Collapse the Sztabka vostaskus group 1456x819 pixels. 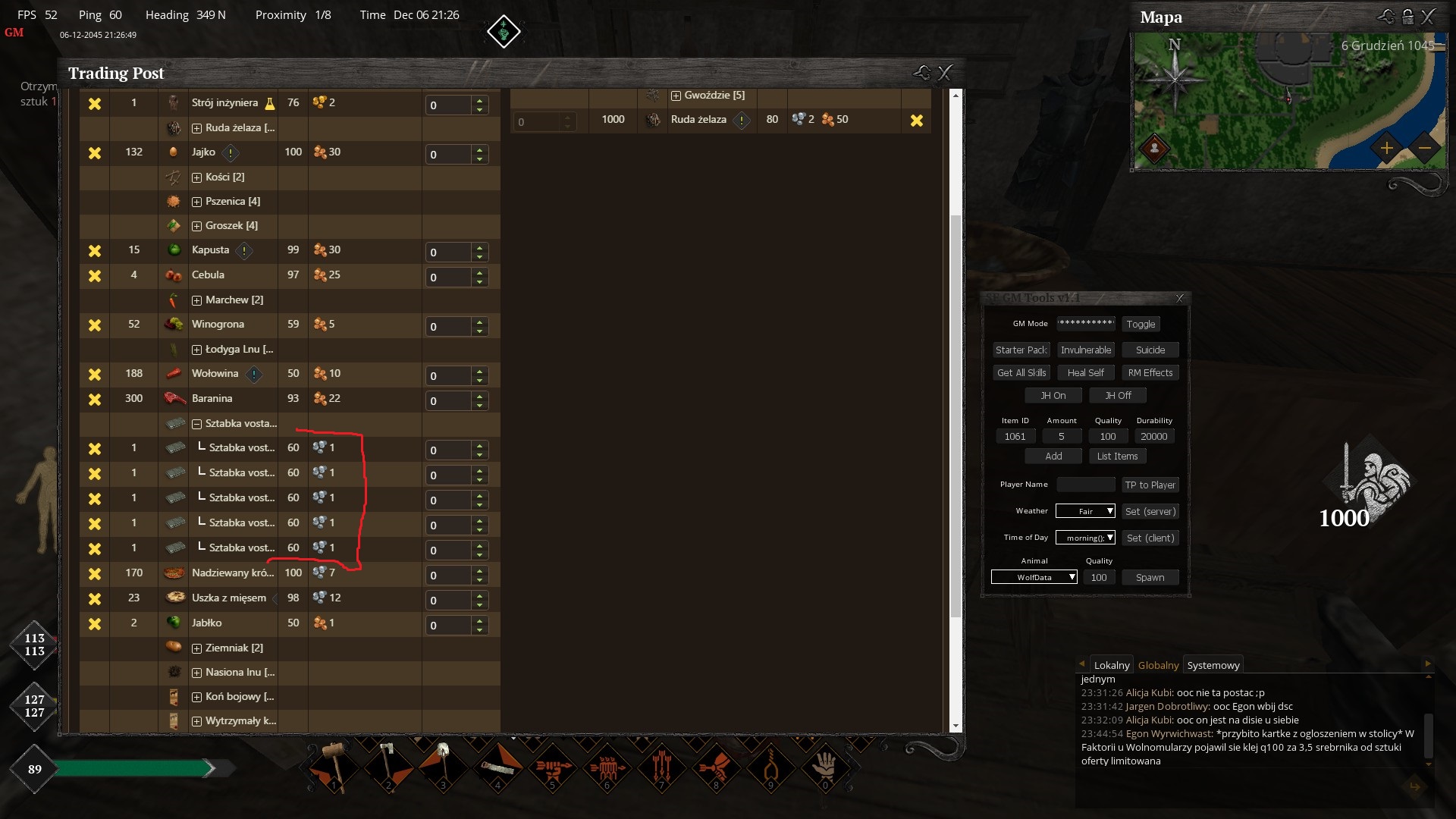[196, 424]
